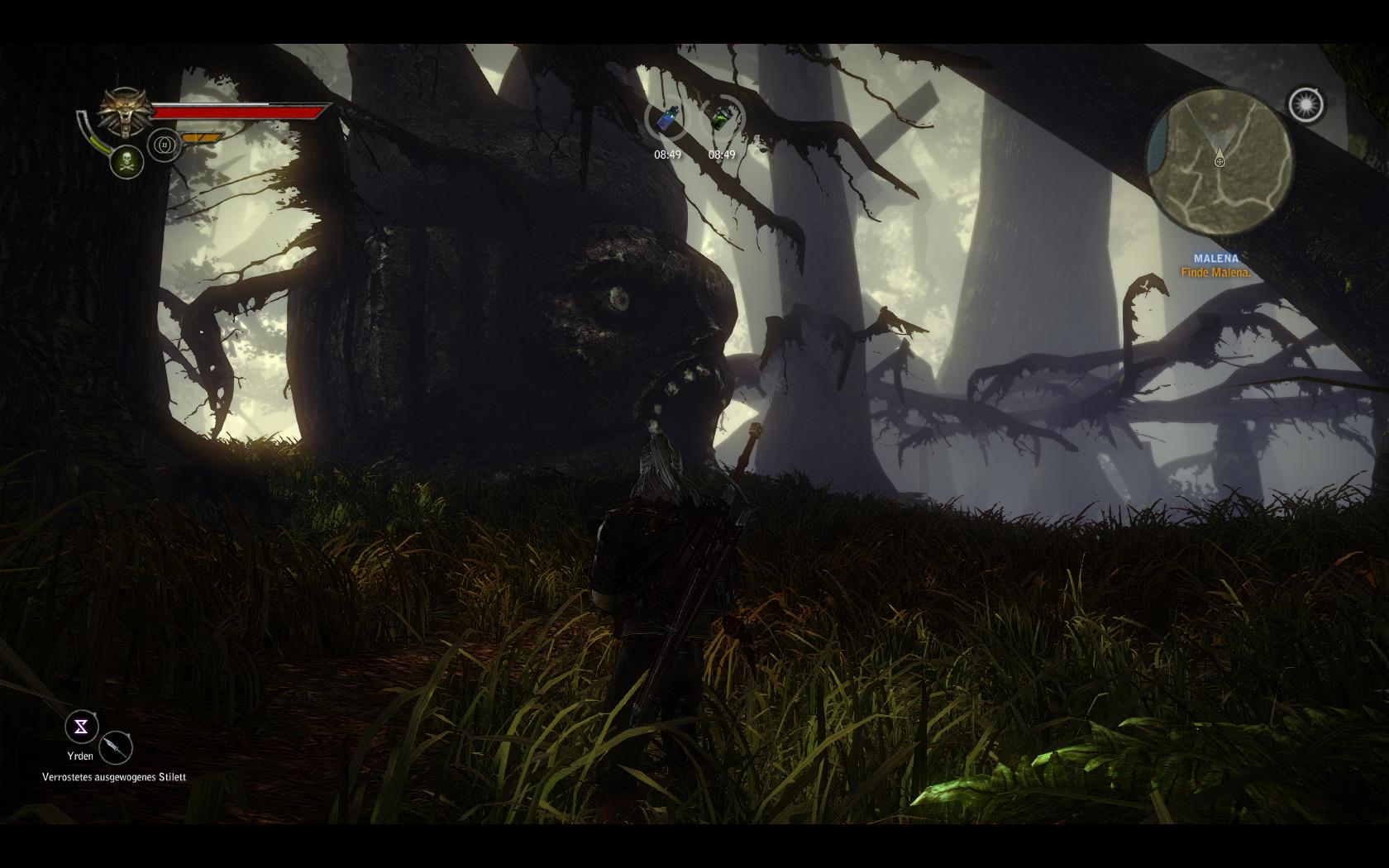Select the green potion buff icon
Image resolution: width=1389 pixels, height=868 pixels.
[x=722, y=121]
